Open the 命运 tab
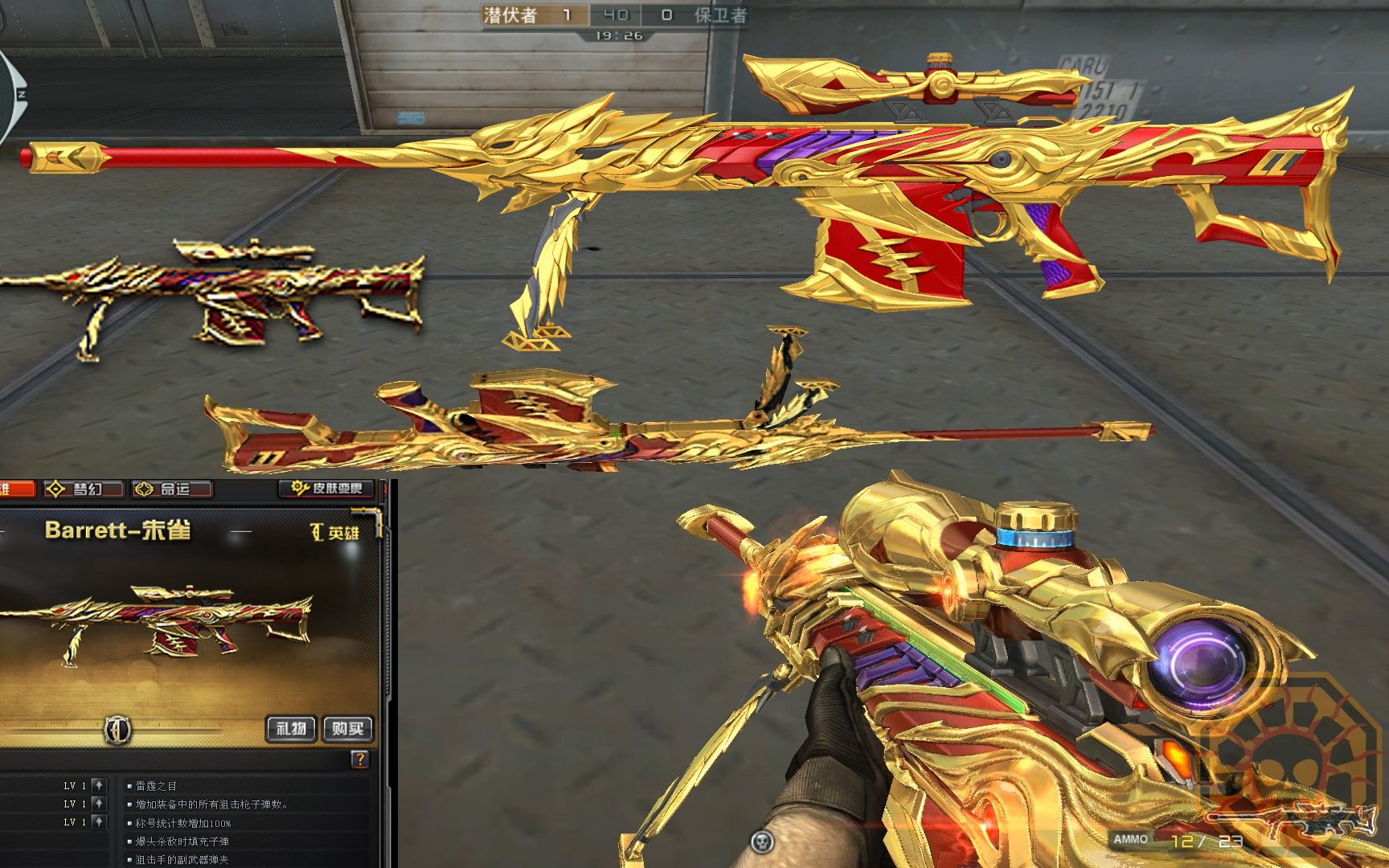 point(172,489)
